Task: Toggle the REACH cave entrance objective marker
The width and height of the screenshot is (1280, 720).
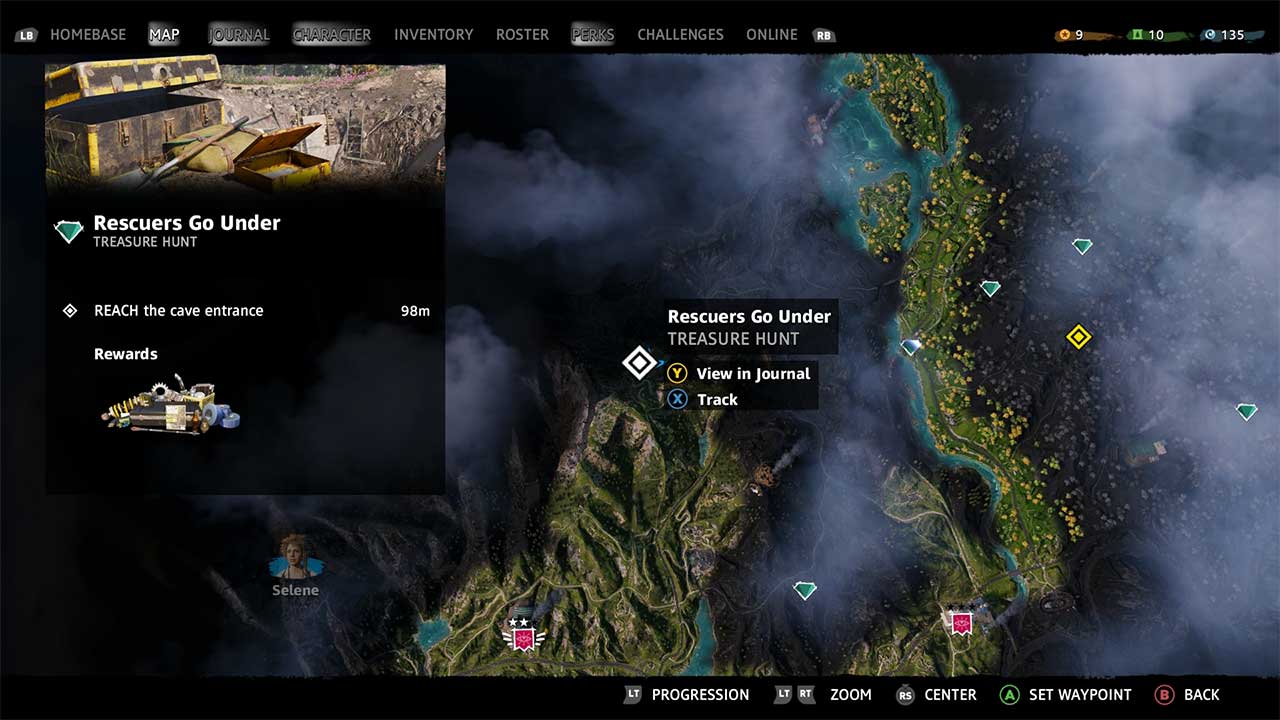Action: click(69, 310)
